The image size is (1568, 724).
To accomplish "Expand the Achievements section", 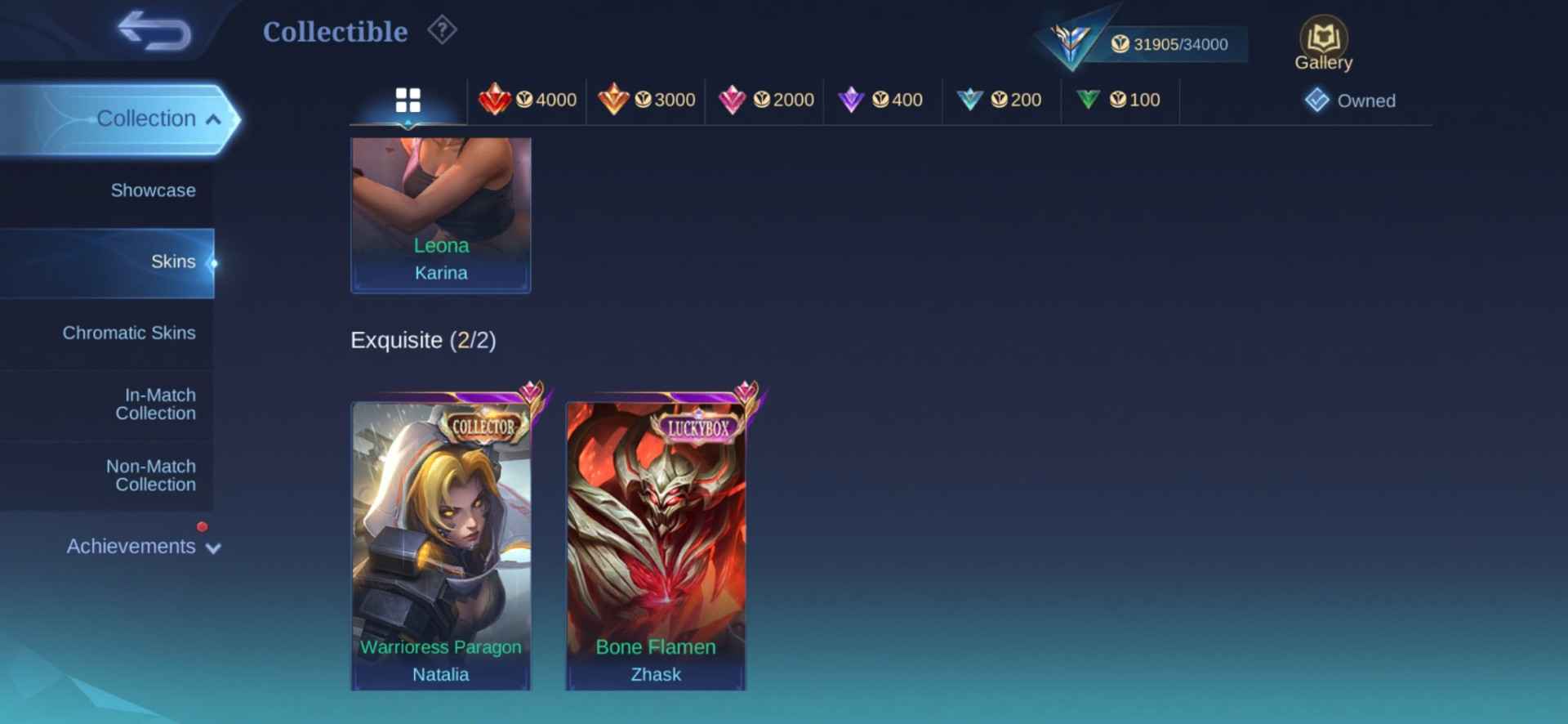I will (131, 546).
